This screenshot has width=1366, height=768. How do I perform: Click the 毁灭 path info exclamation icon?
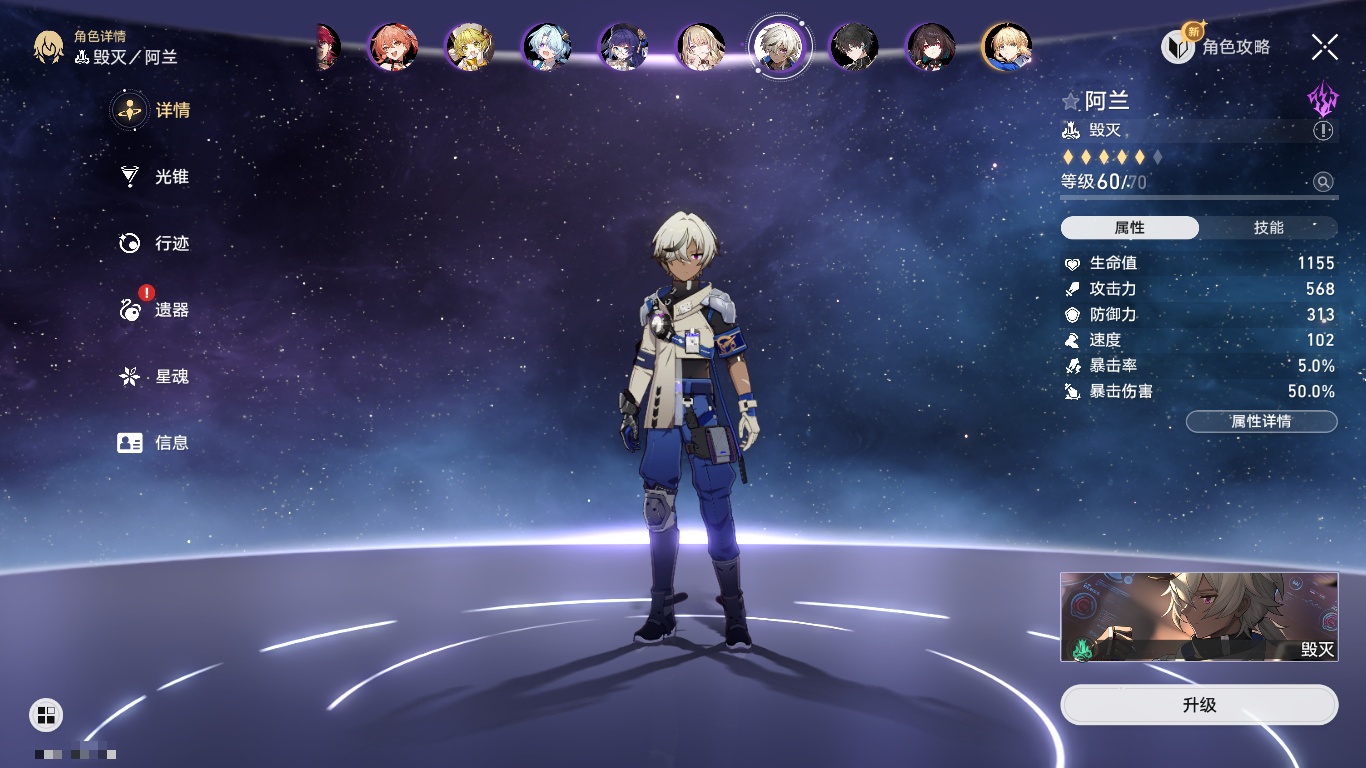point(1323,131)
